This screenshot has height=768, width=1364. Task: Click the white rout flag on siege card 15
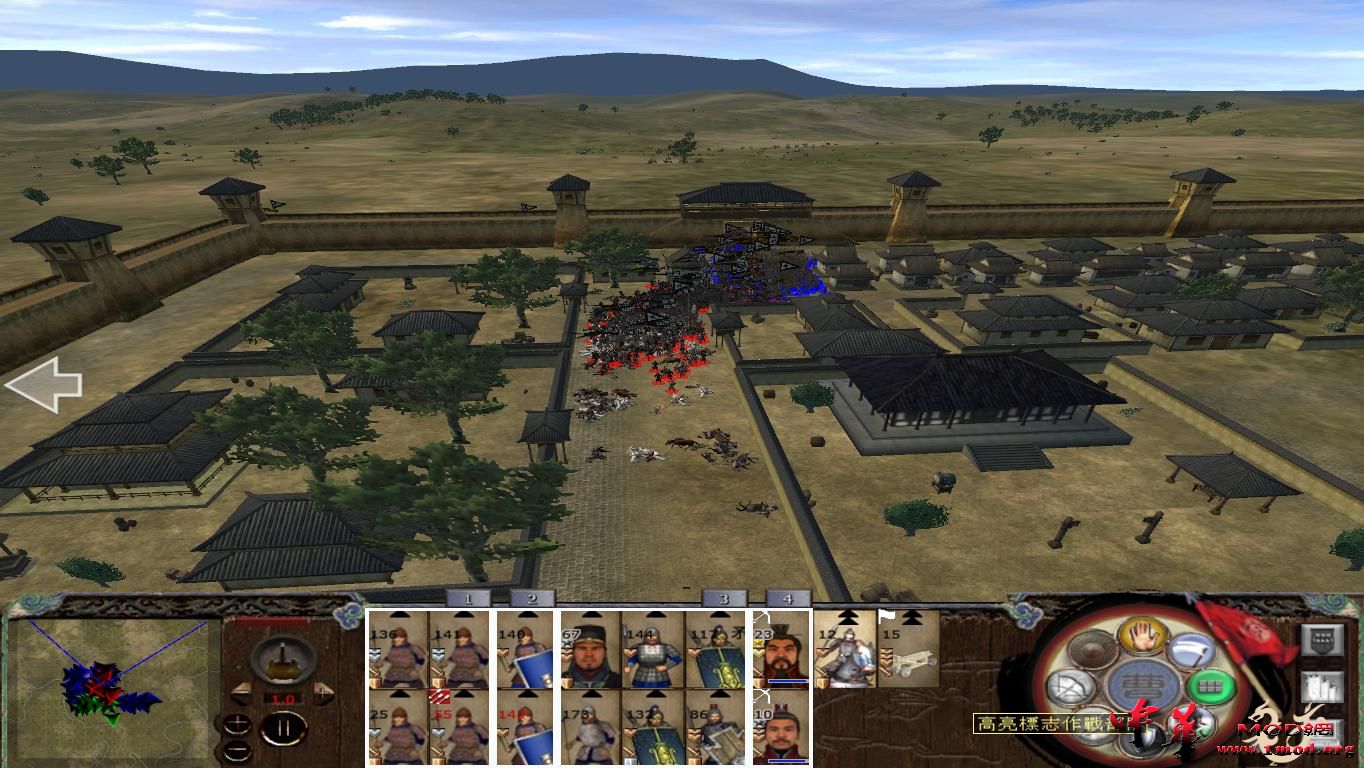pyautogui.click(x=886, y=615)
